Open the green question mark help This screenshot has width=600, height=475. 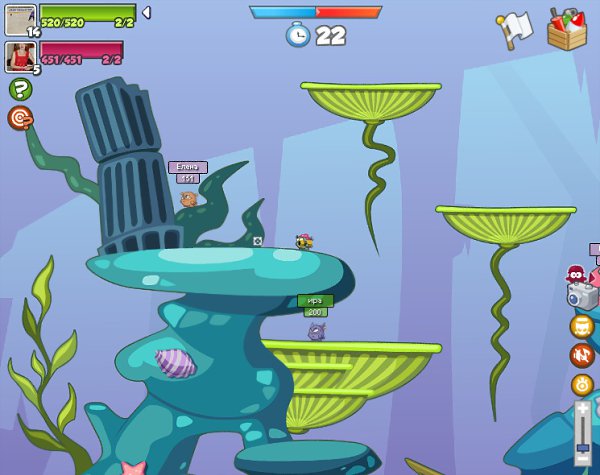point(20,89)
